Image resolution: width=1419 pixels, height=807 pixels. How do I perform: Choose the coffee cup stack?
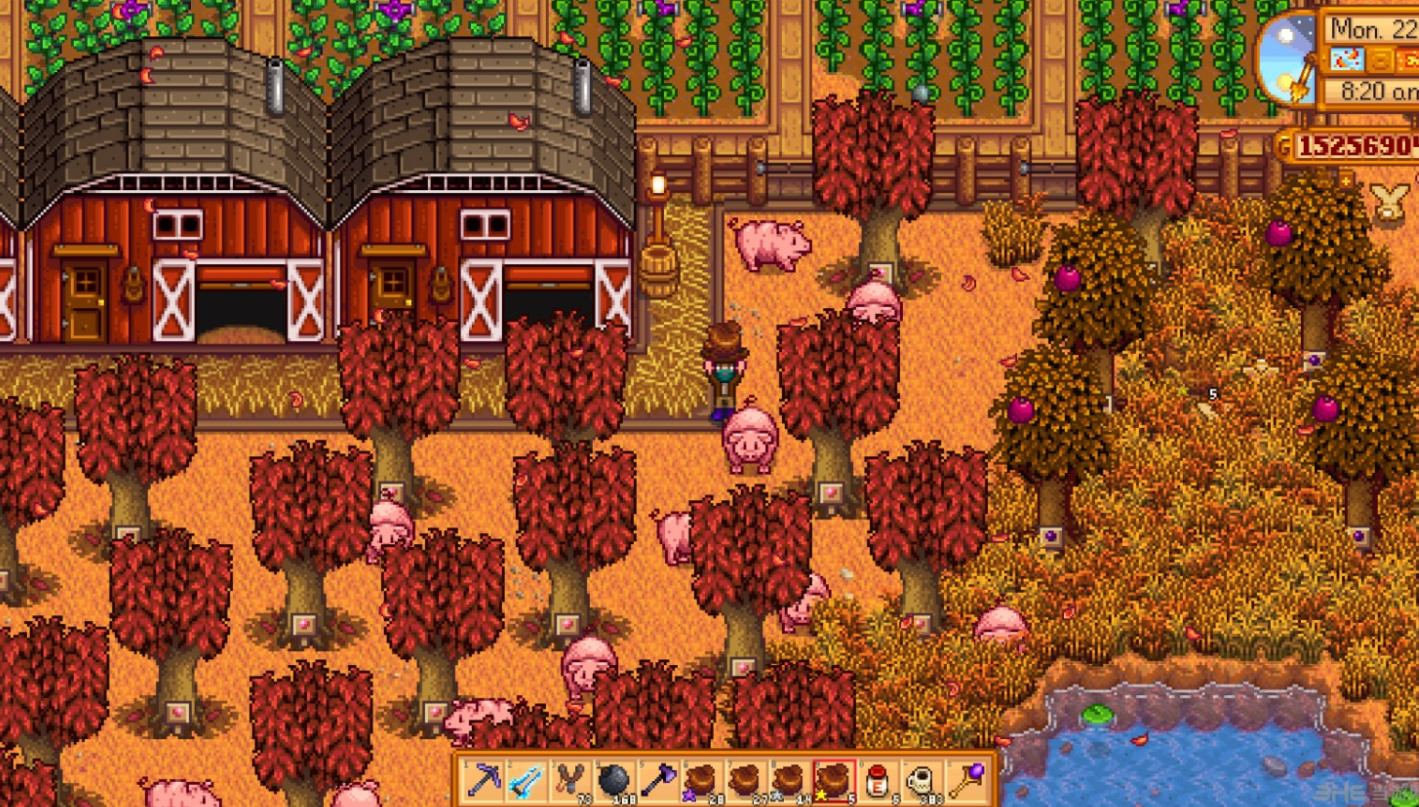(920, 780)
